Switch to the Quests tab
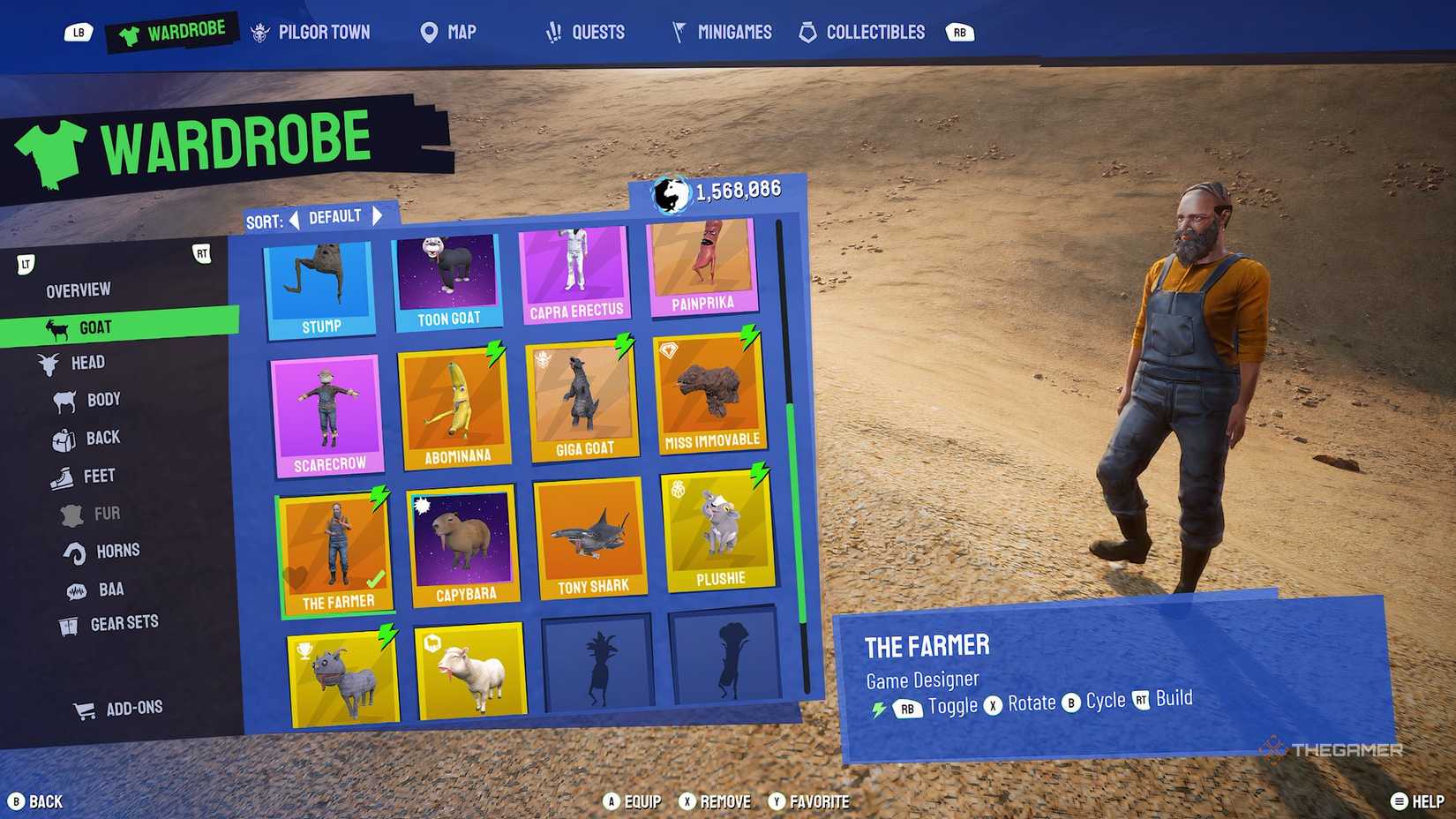Image resolution: width=1456 pixels, height=819 pixels. 586,32
